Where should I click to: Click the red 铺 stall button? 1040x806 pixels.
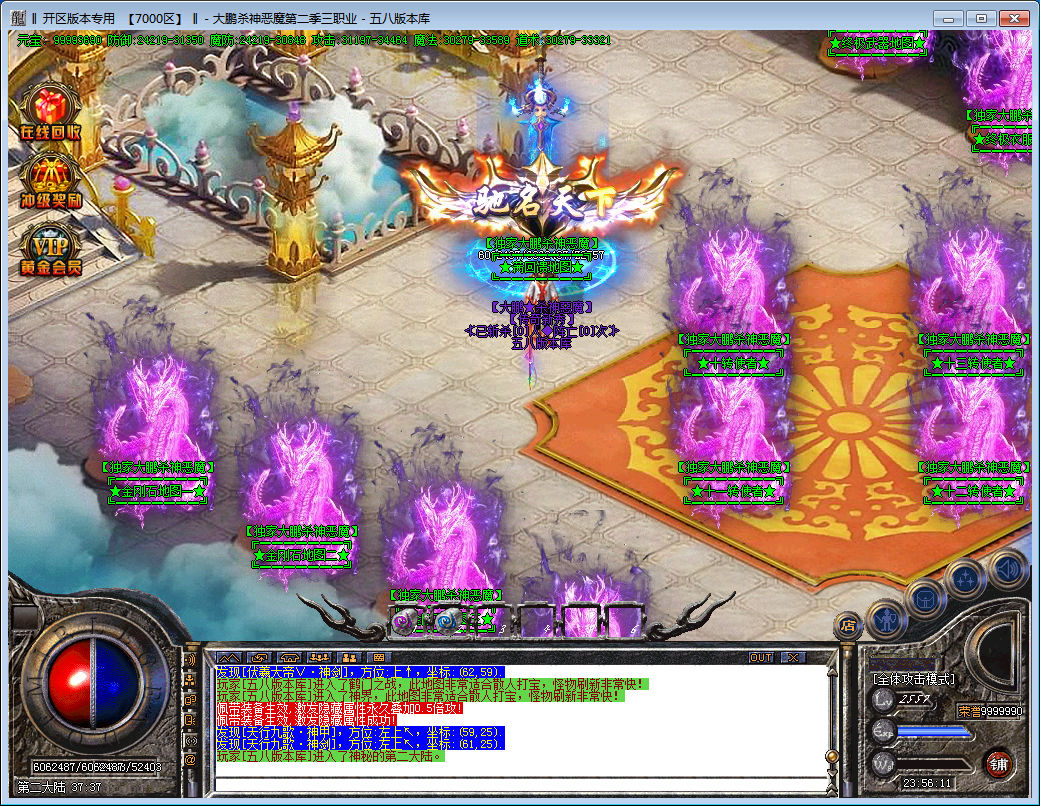(997, 764)
